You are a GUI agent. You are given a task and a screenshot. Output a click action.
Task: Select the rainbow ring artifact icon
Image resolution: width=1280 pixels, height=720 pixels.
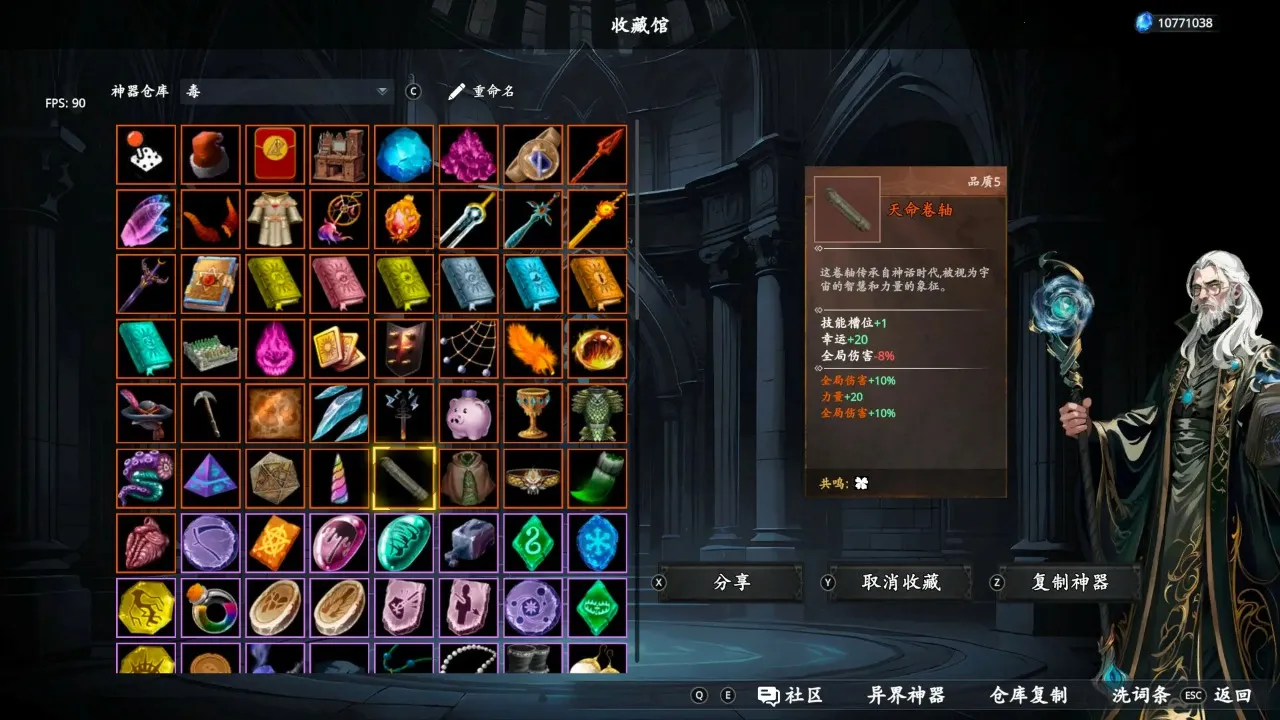pos(210,608)
